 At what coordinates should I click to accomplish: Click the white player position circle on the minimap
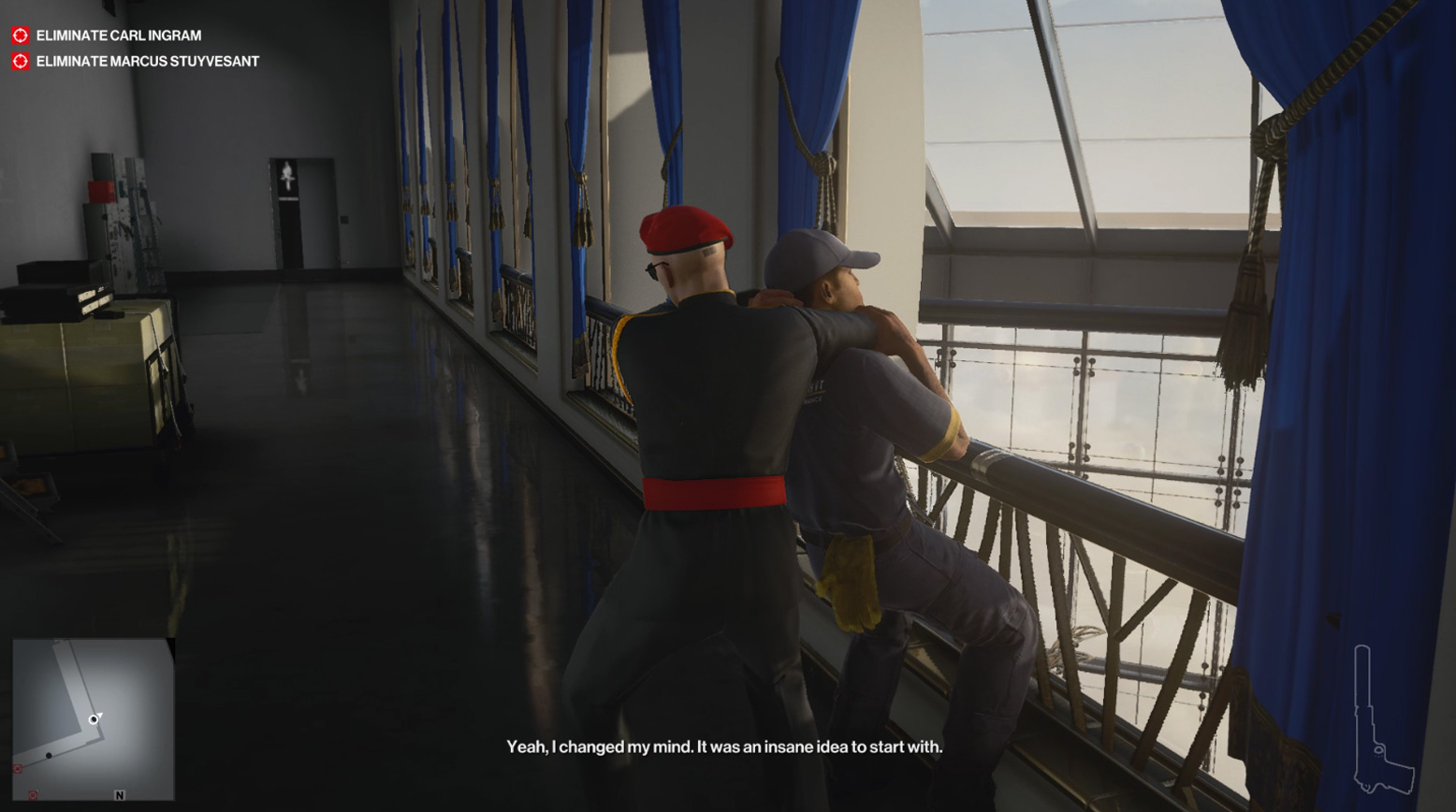[95, 719]
